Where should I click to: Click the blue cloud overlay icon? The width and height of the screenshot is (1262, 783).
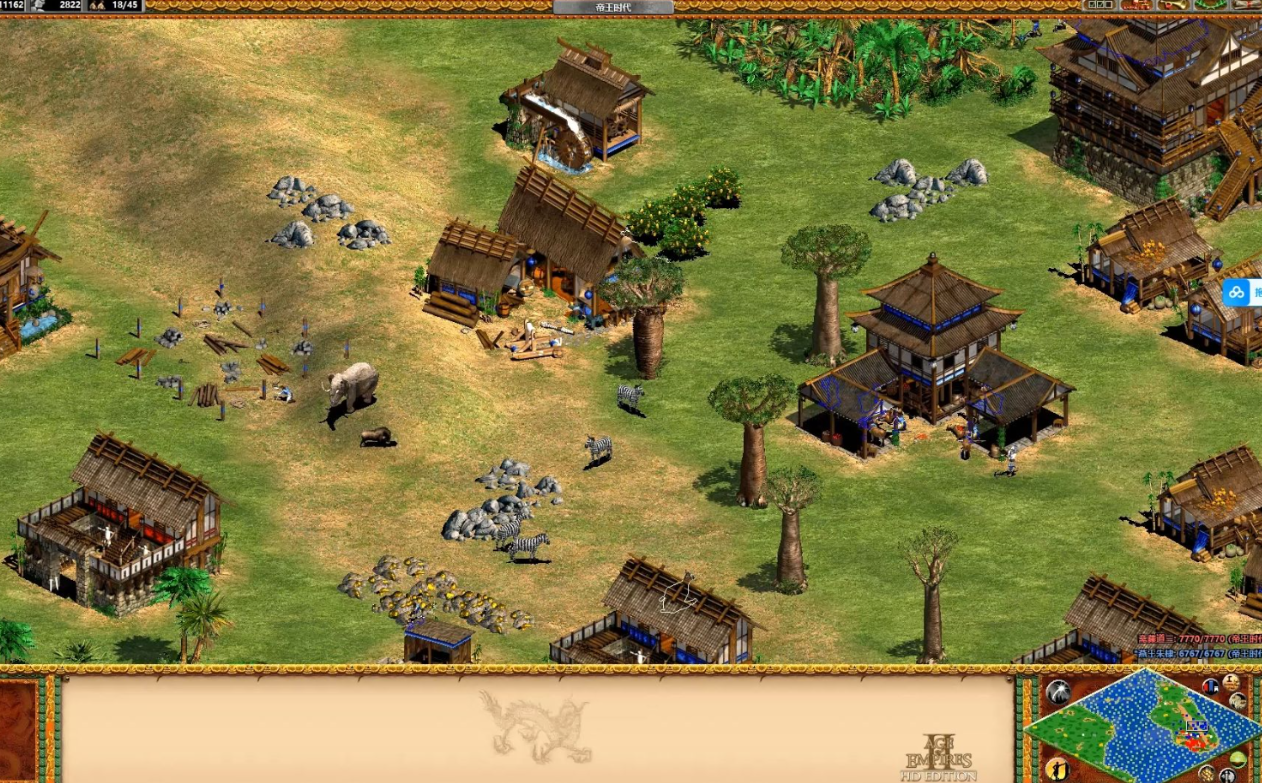[1237, 292]
